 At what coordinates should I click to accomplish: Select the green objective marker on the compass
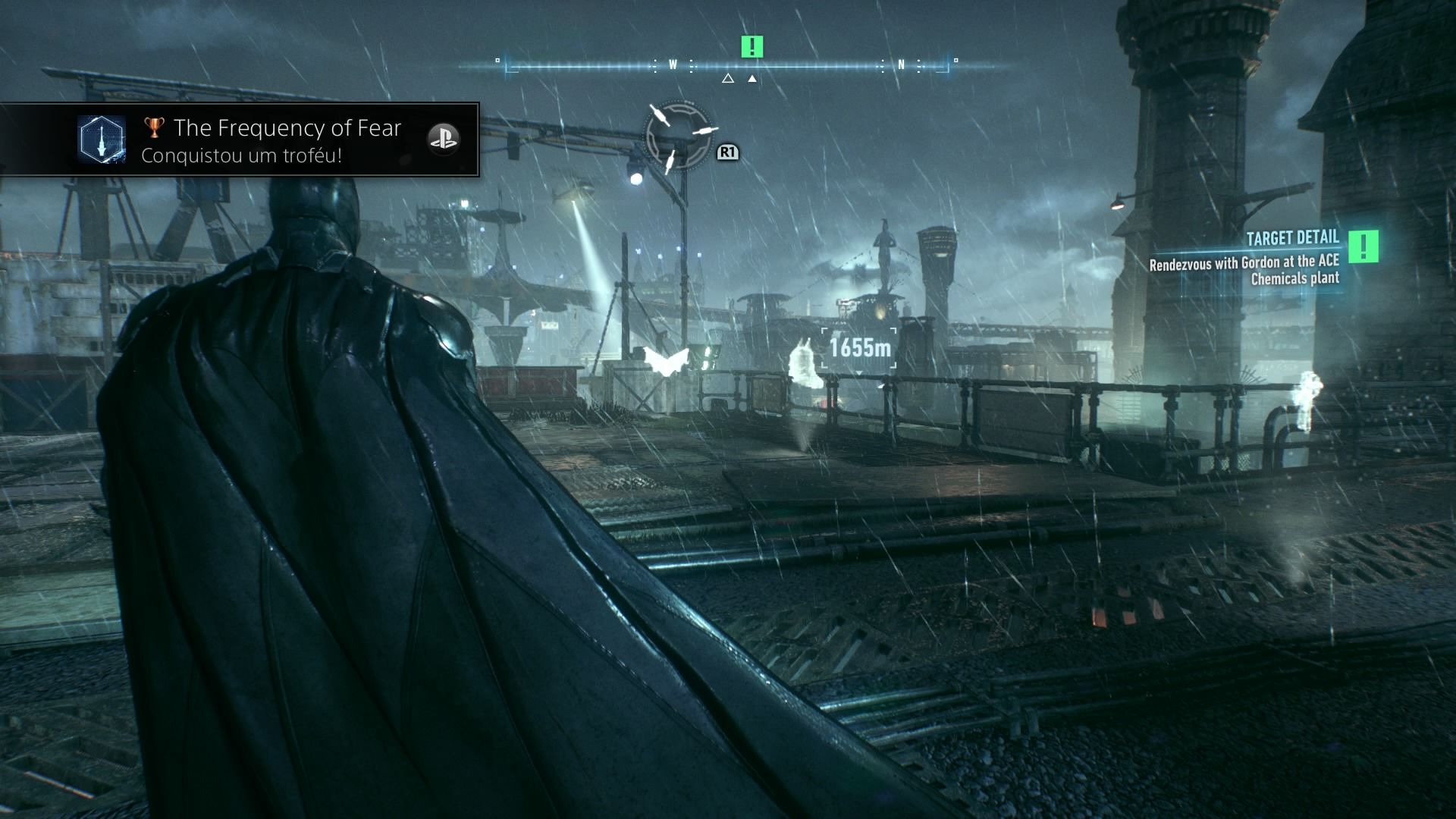pyautogui.click(x=752, y=47)
